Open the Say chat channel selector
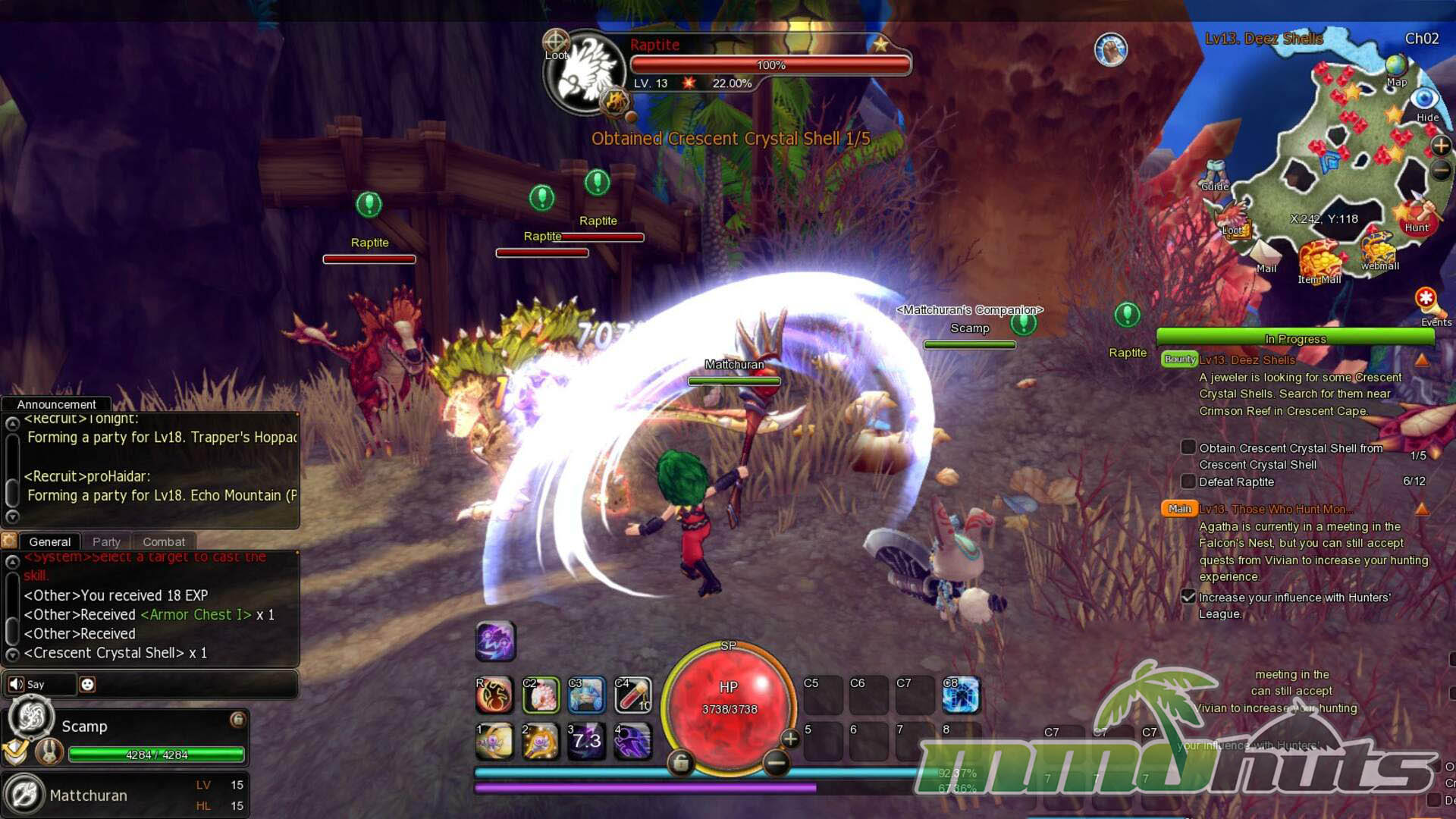 [x=39, y=684]
